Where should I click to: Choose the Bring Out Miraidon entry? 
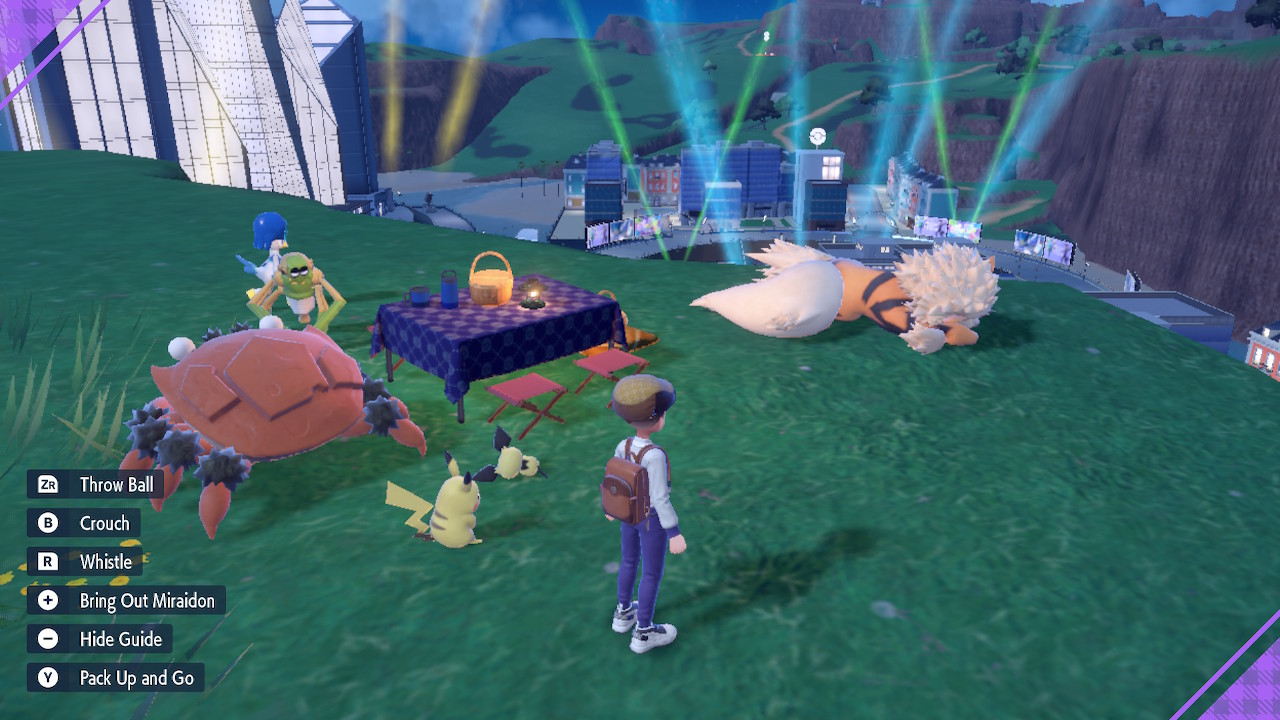(x=148, y=600)
